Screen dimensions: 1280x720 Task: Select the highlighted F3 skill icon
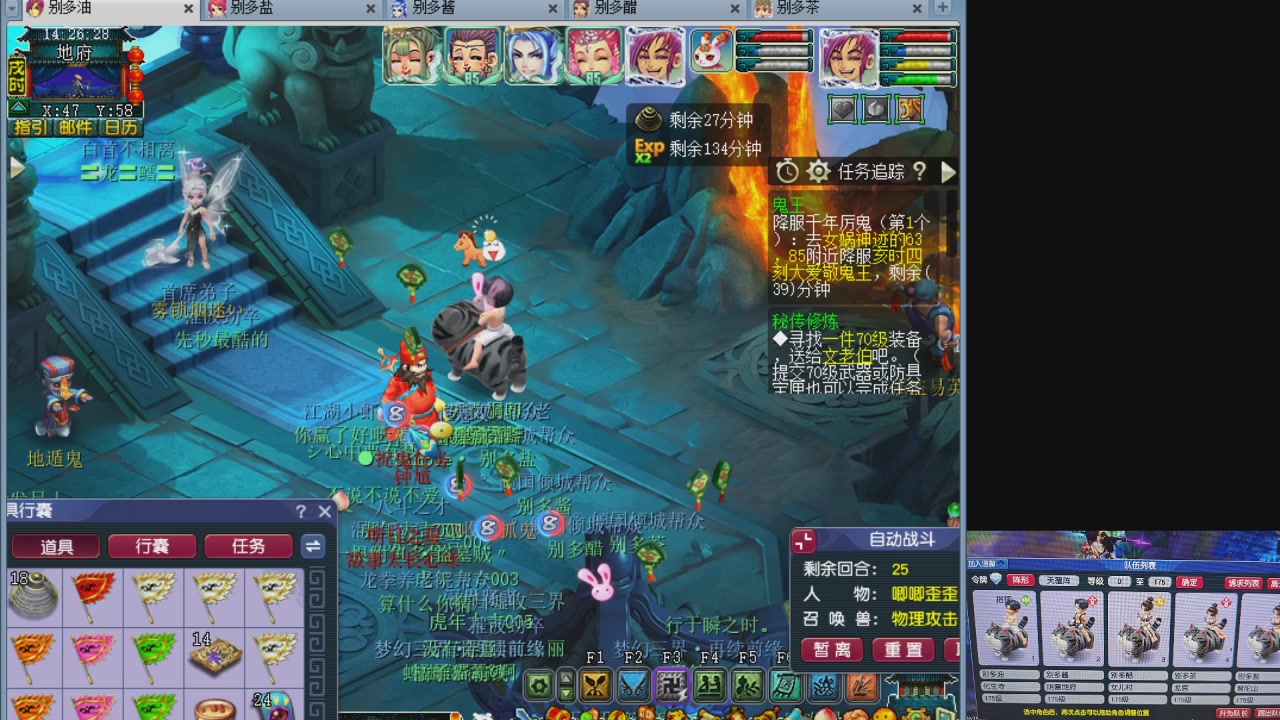[x=671, y=685]
